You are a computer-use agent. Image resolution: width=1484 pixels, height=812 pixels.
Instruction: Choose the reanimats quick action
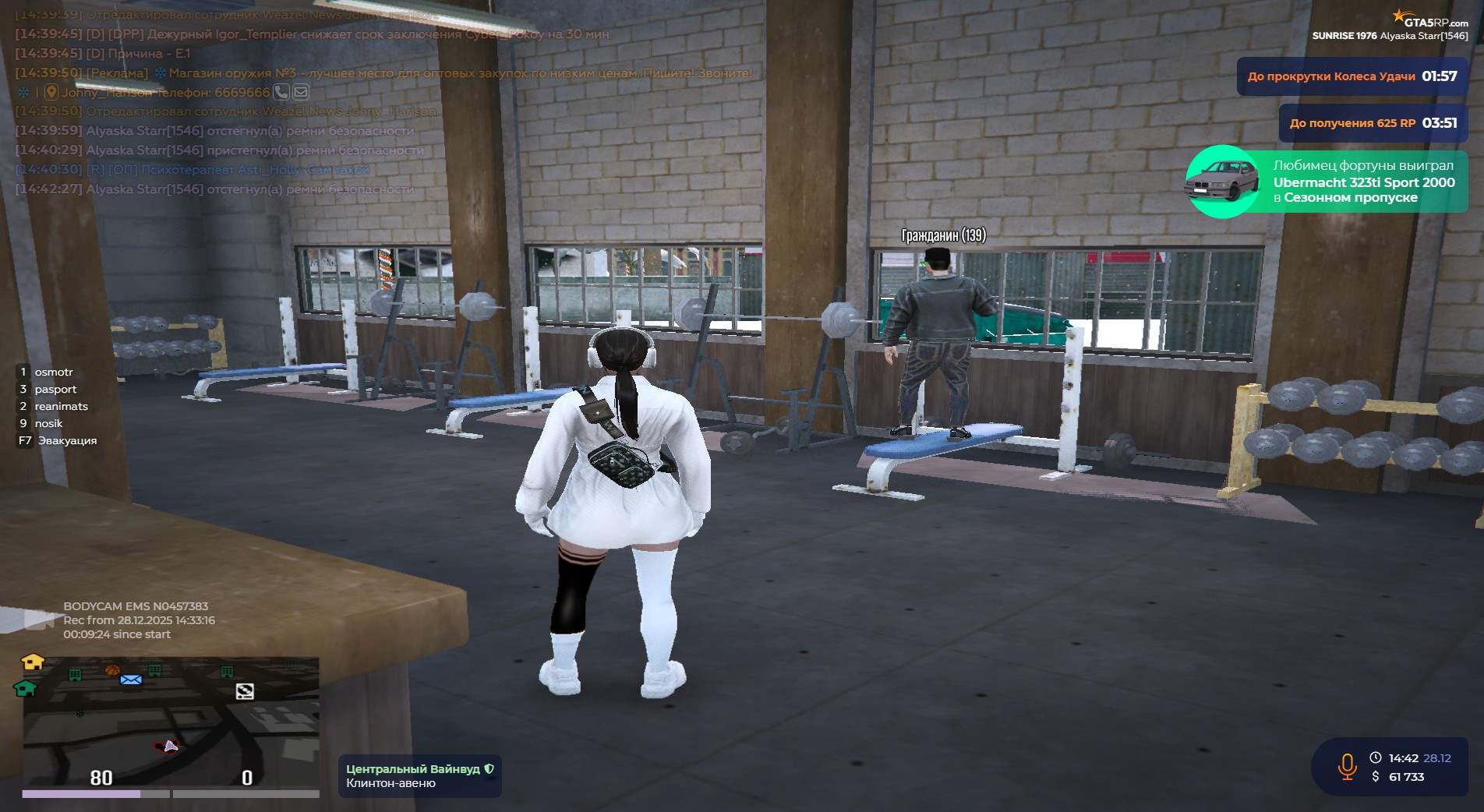tap(61, 406)
